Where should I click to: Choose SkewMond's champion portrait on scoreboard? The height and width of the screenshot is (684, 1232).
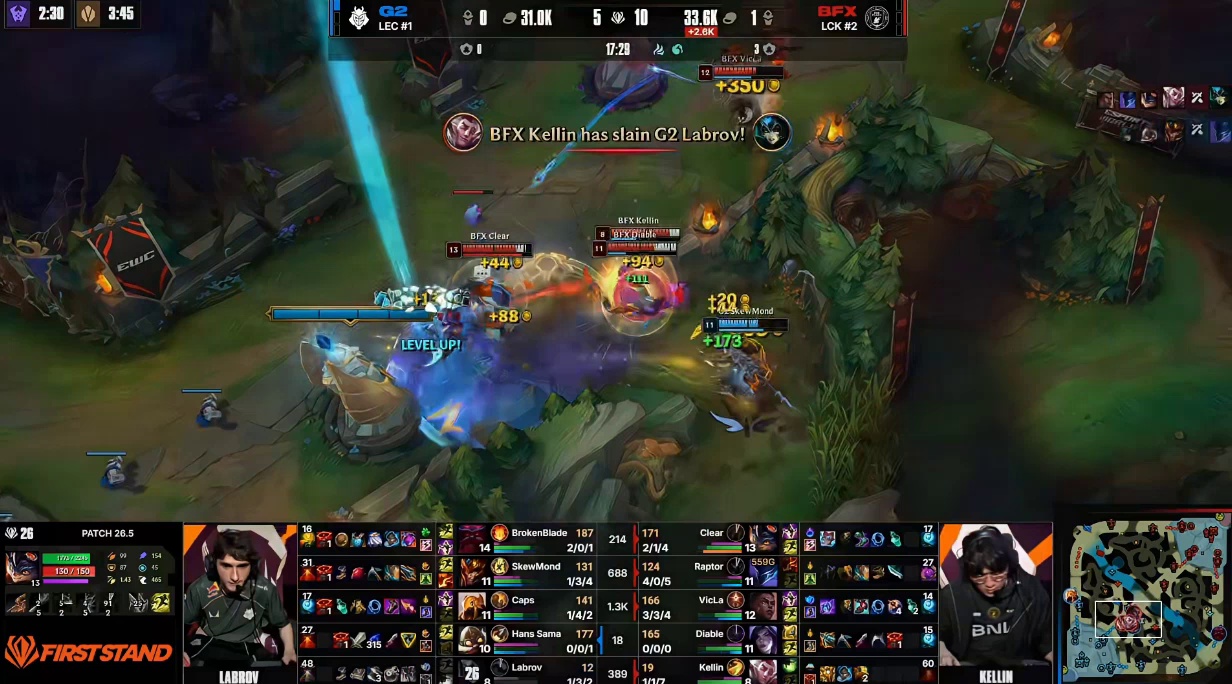pyautogui.click(x=473, y=572)
